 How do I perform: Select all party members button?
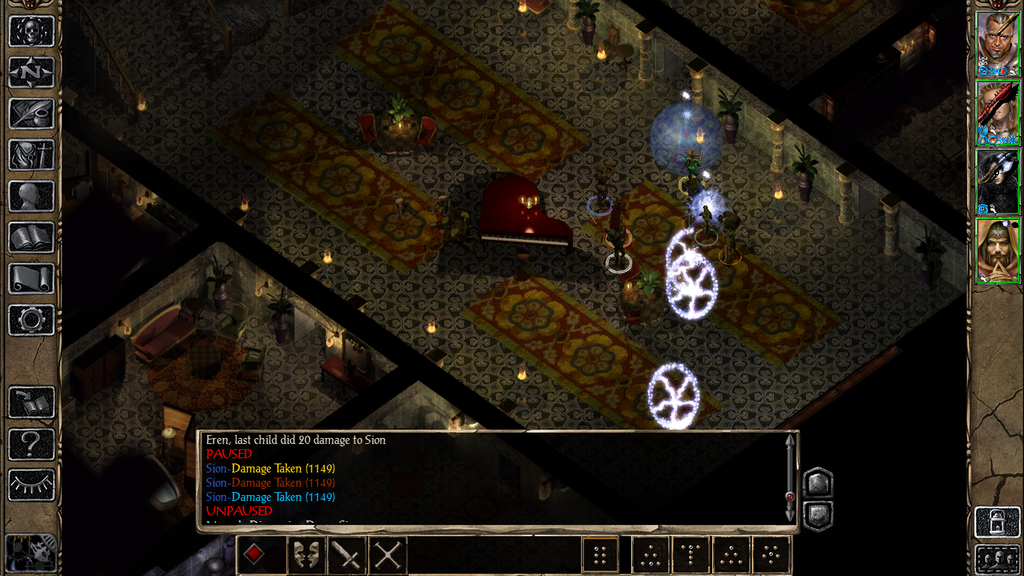[x=997, y=559]
